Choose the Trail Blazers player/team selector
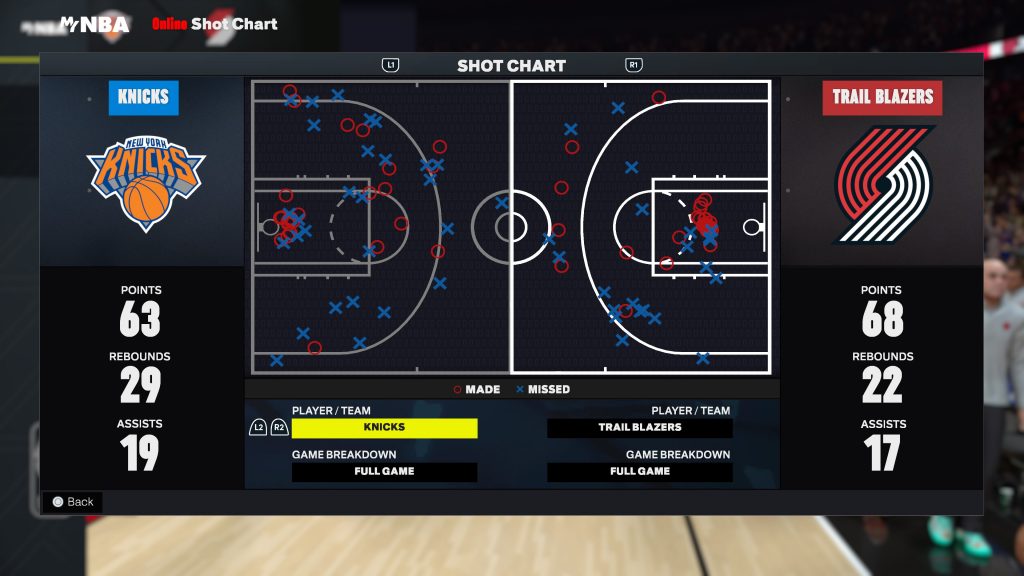This screenshot has width=1024, height=576. click(640, 428)
